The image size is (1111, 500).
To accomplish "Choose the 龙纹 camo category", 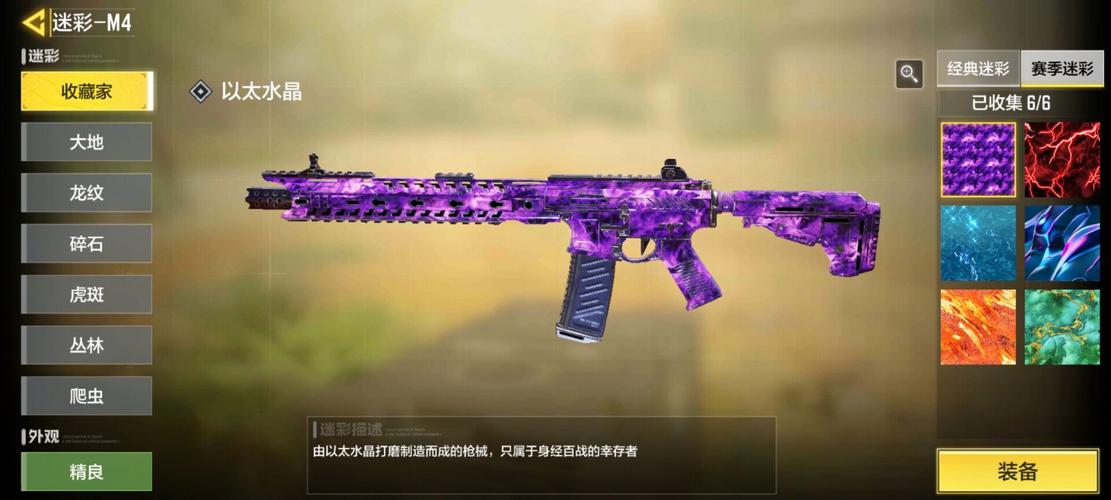I will [87, 193].
